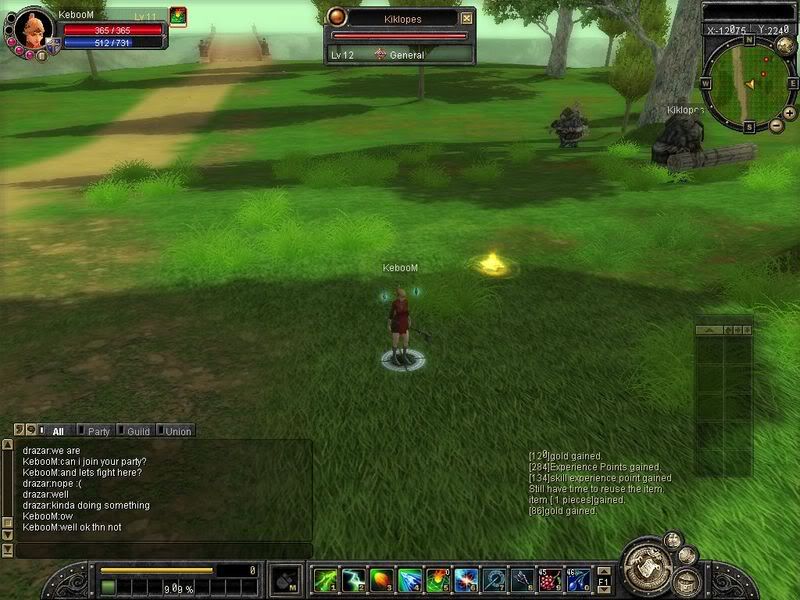Show the All chat tab

pyautogui.click(x=57, y=431)
